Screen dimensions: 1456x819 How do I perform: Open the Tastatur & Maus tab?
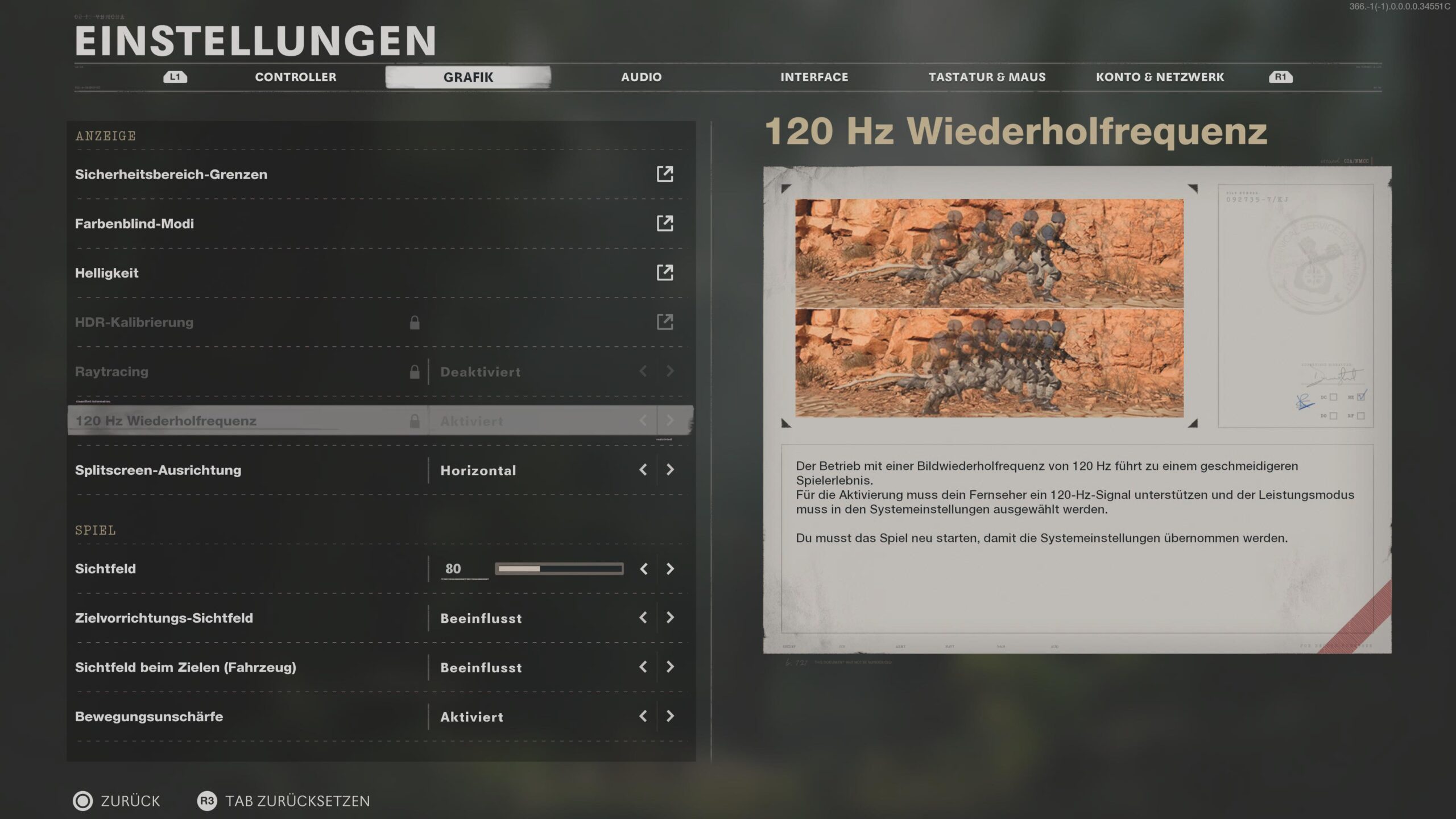tap(987, 77)
